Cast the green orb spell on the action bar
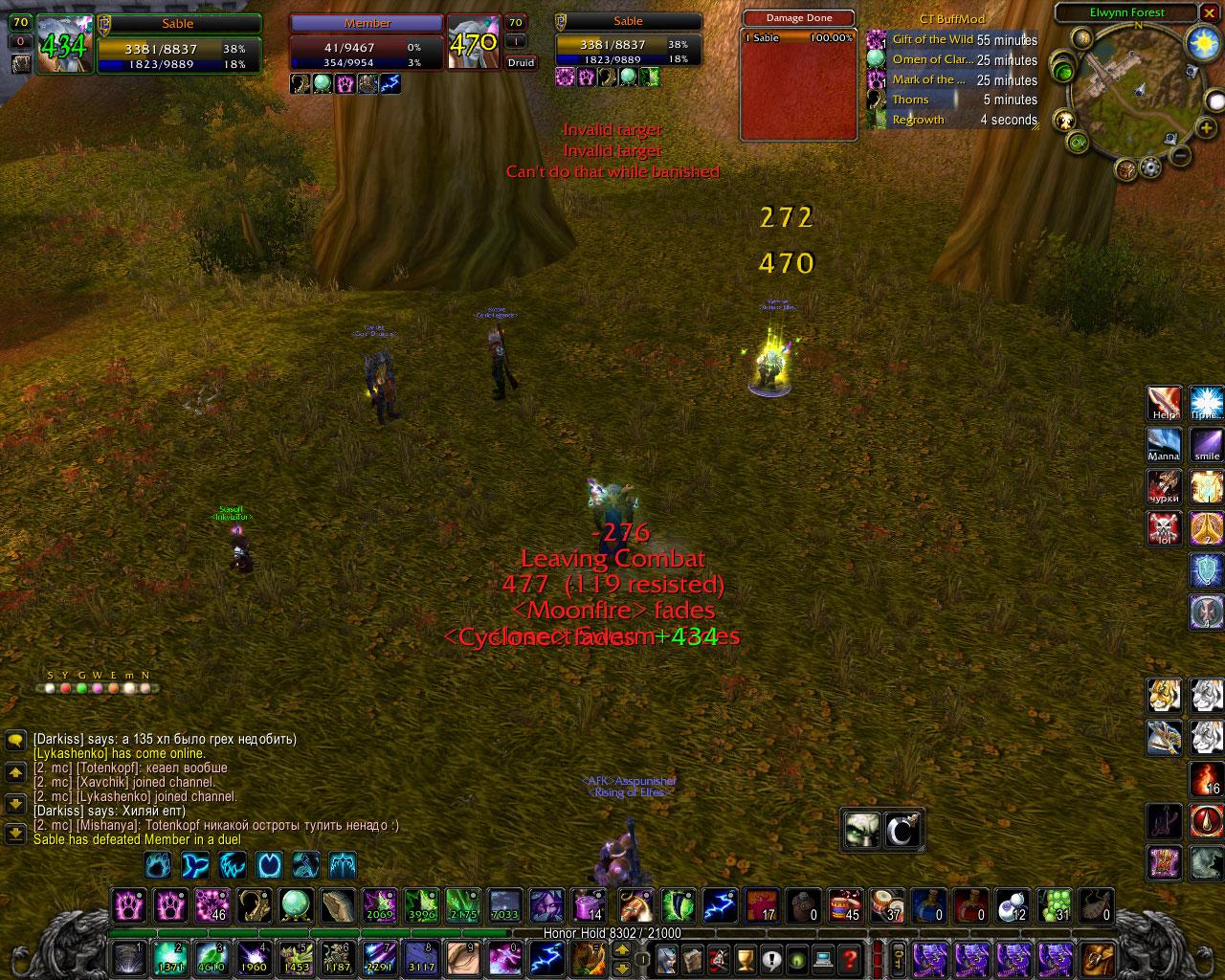The width and height of the screenshot is (1225, 980). [296, 905]
